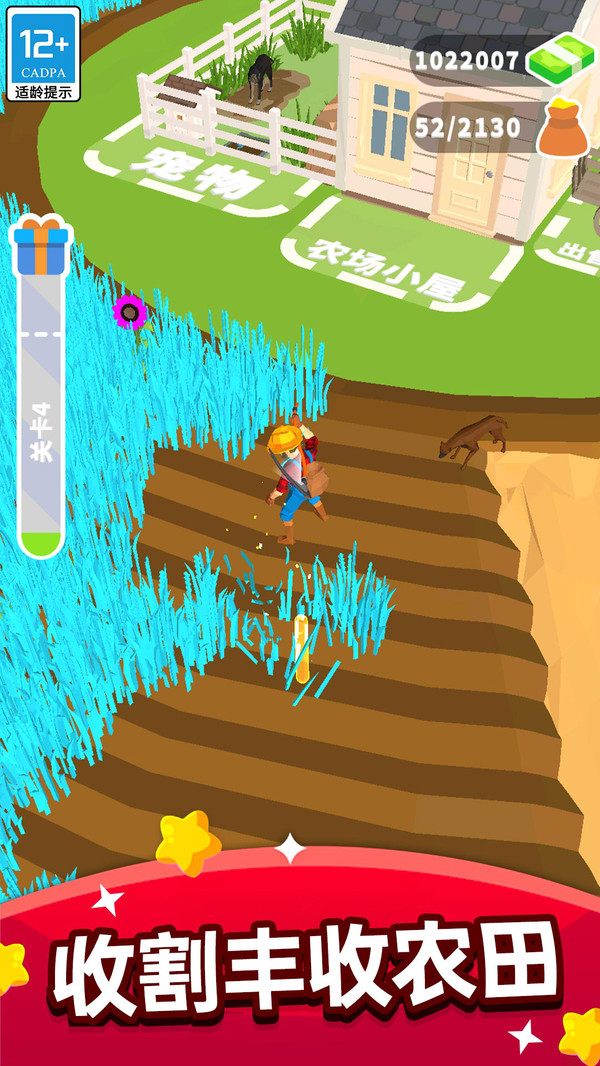Tap the gift box reward icon
600x1066 pixels.
[x=40, y=245]
